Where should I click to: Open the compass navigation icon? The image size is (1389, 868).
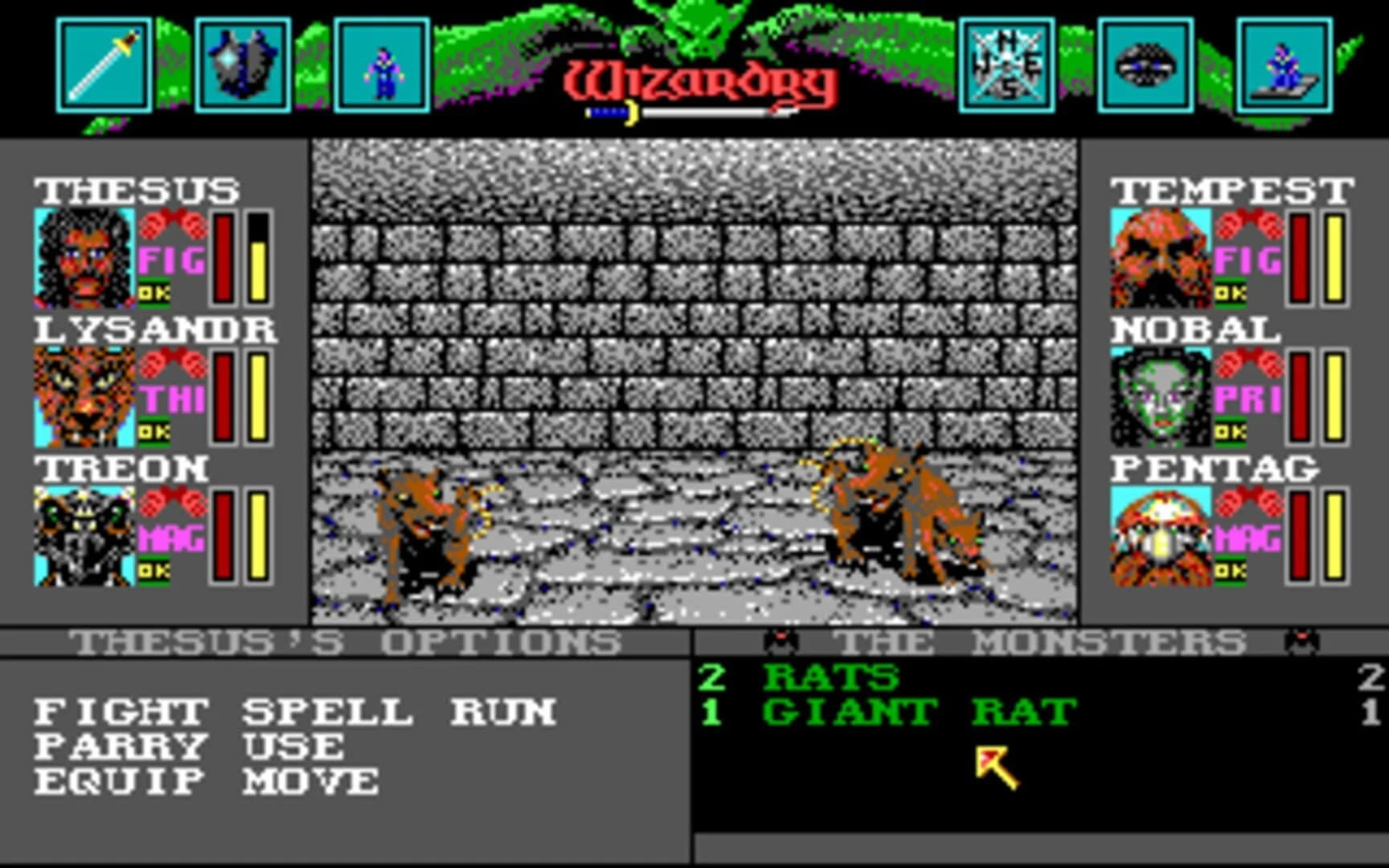1006,64
